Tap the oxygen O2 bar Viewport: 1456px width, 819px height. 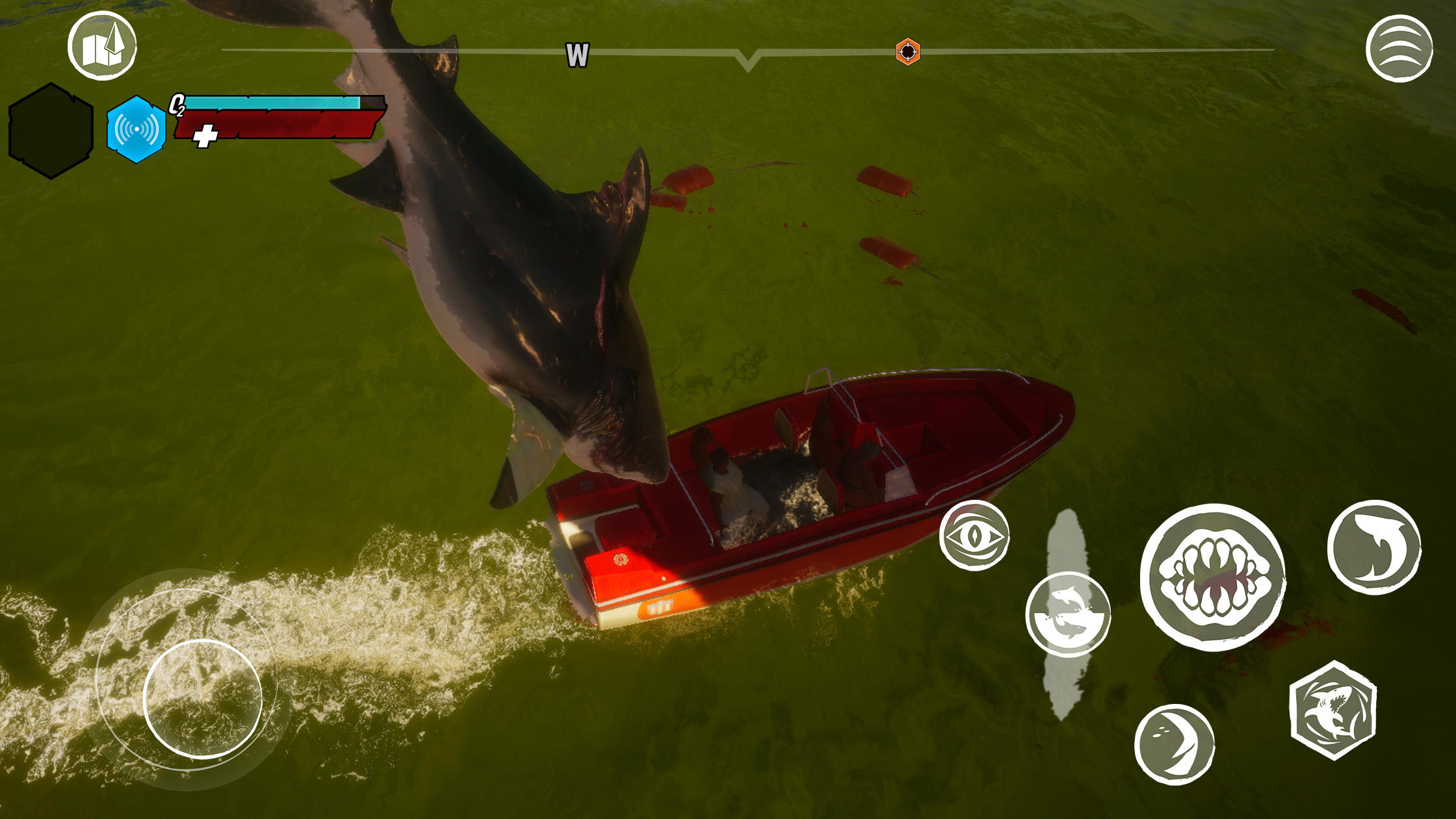(270, 103)
